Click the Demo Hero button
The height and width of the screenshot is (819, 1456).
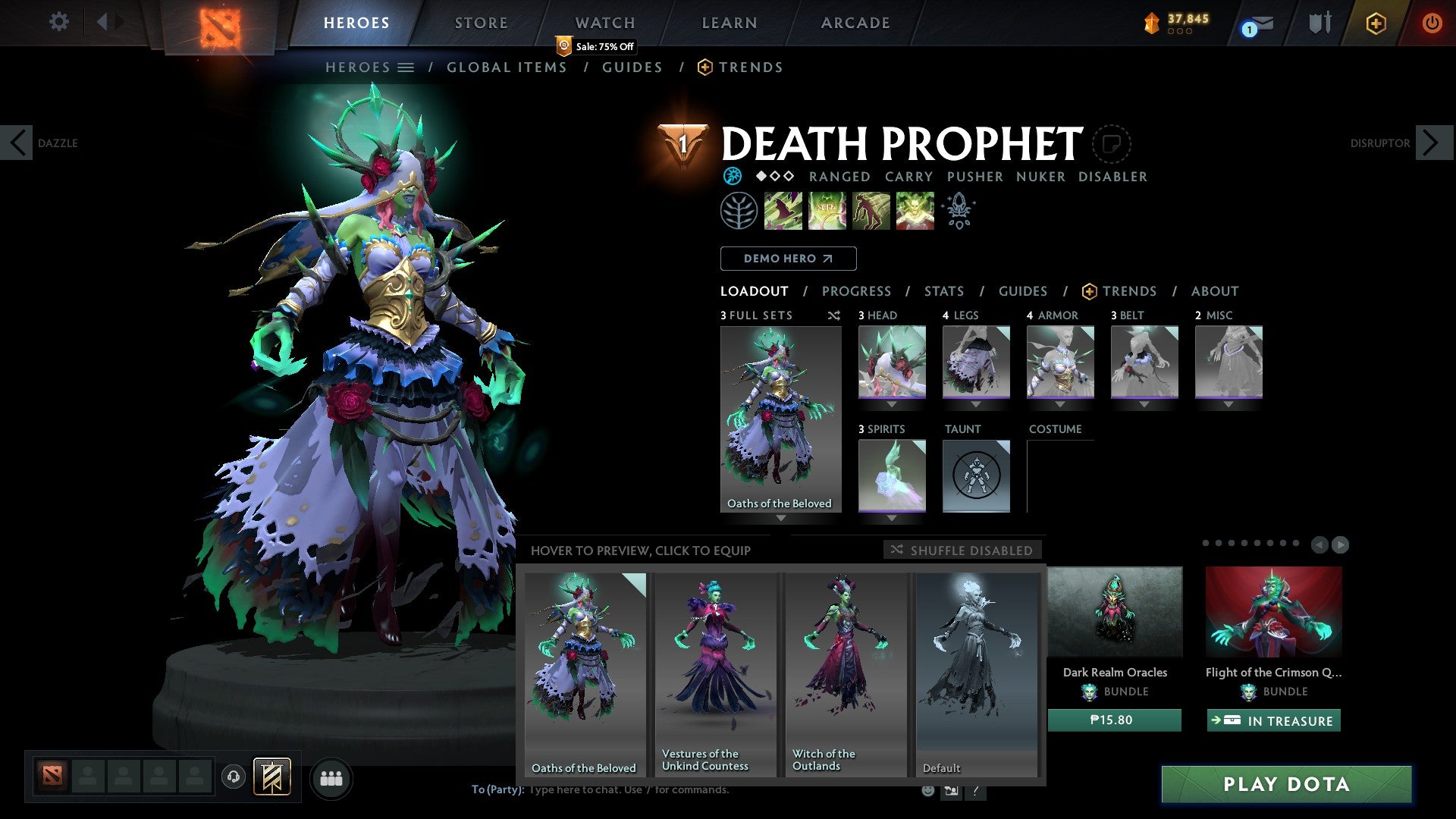[x=788, y=258]
